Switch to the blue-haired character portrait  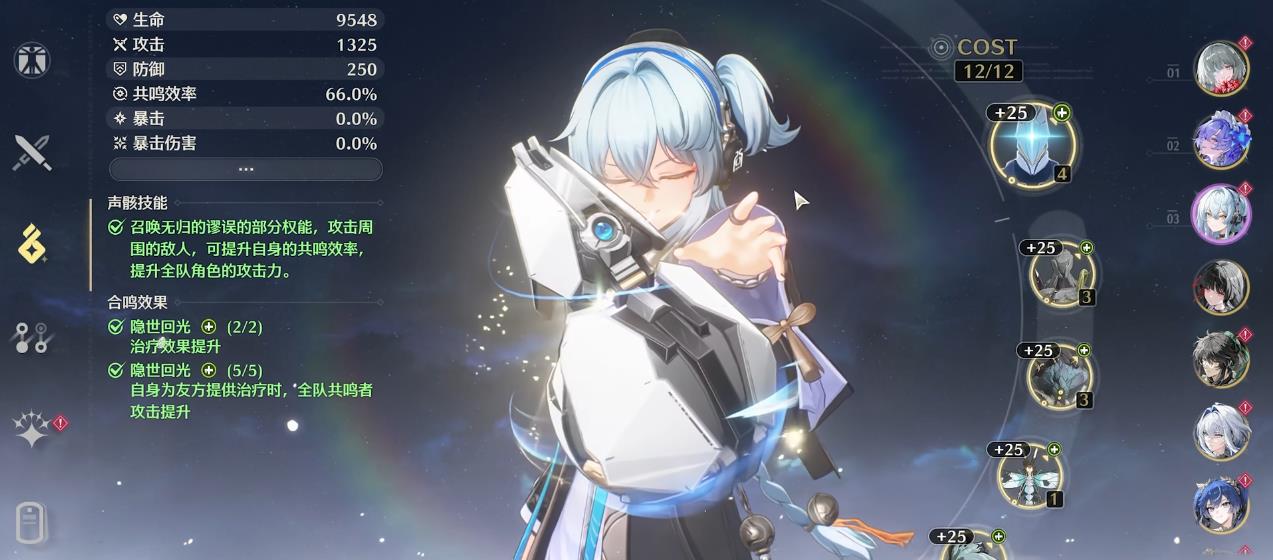tap(1221, 505)
